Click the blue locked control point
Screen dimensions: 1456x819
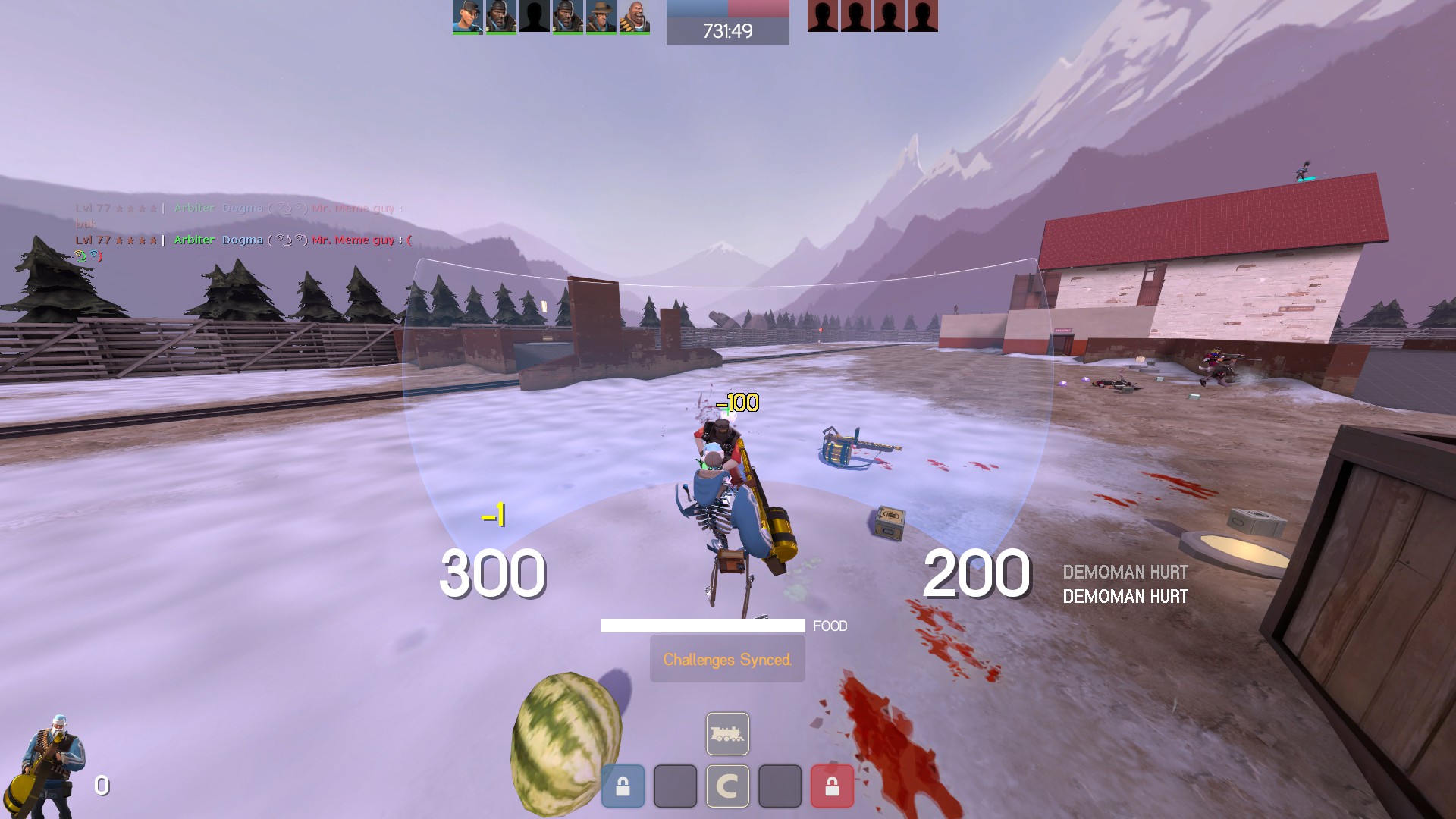coord(623,786)
